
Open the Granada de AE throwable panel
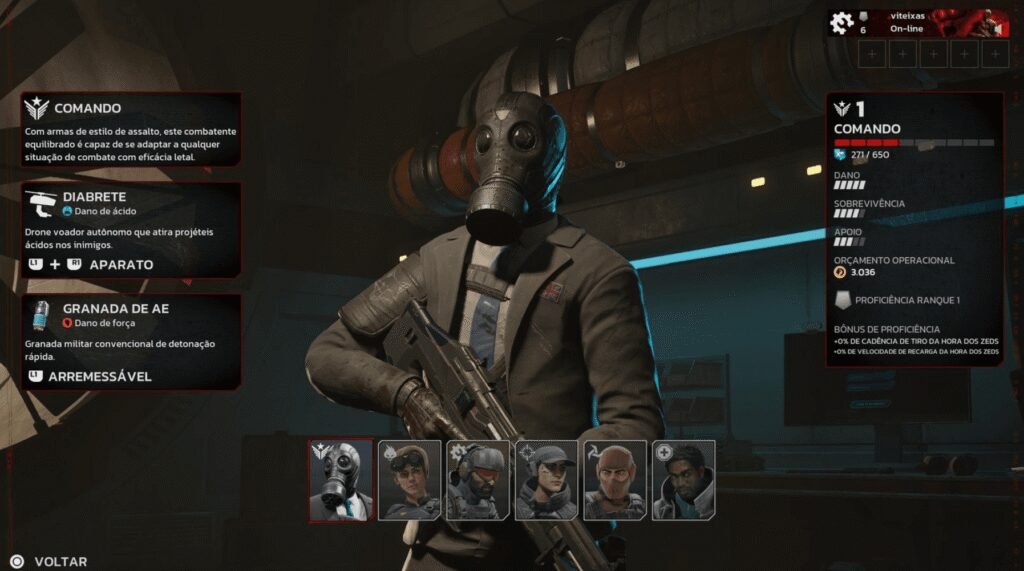coord(131,341)
